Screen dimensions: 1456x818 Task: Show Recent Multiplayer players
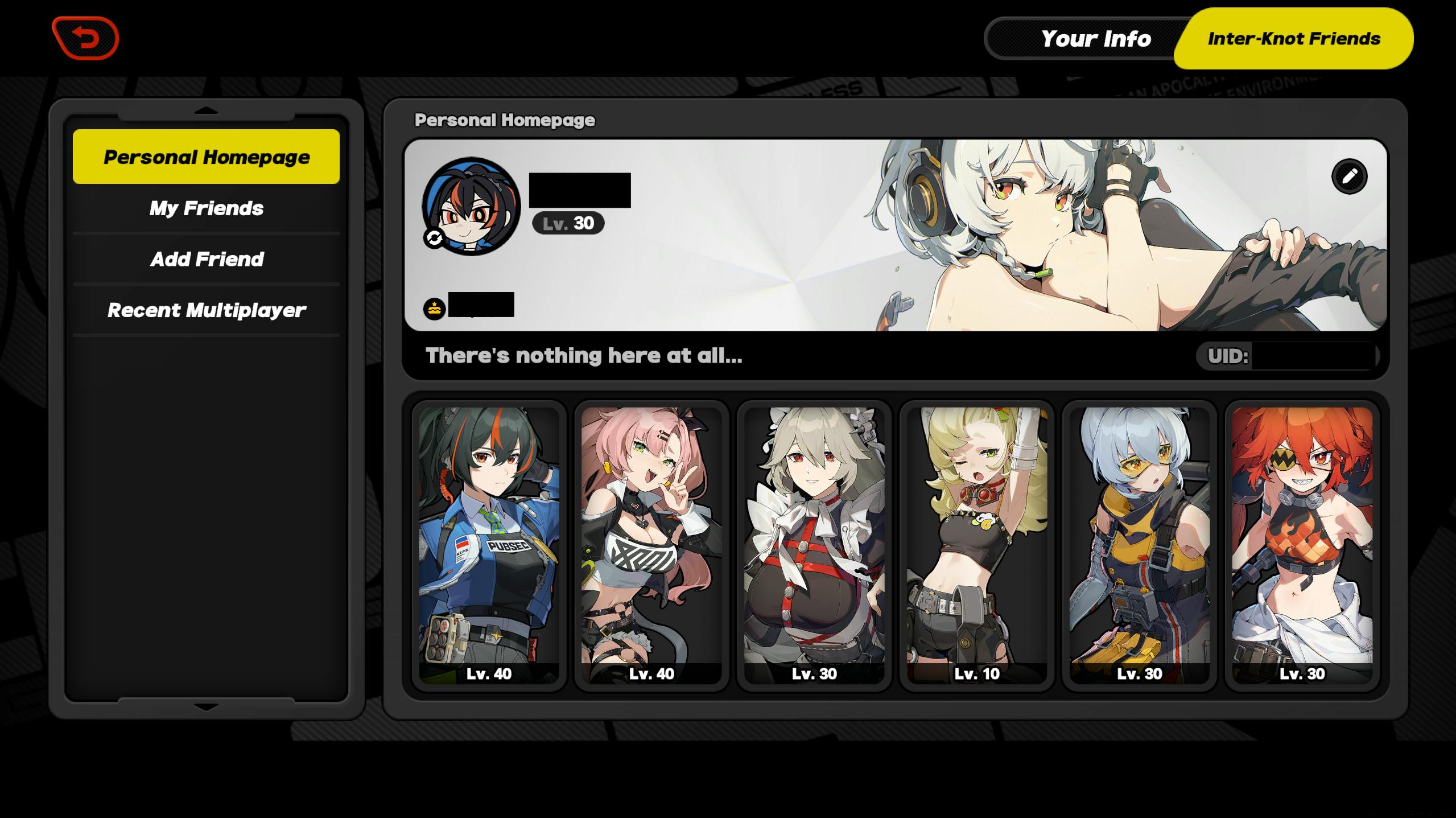tap(206, 310)
